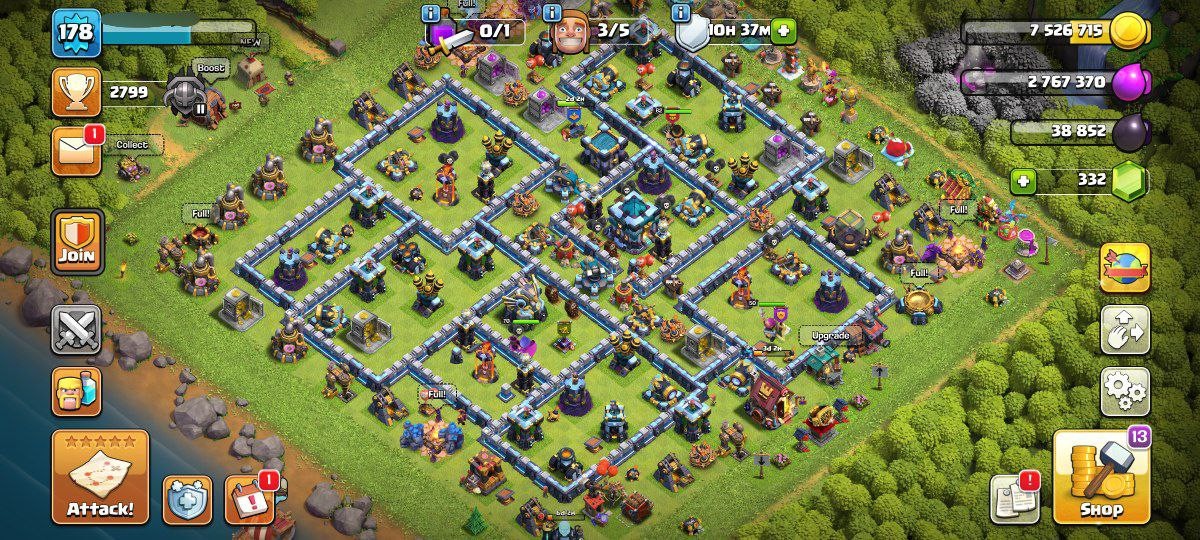Extend shield with the green plus
The image size is (1200, 540).
click(783, 30)
